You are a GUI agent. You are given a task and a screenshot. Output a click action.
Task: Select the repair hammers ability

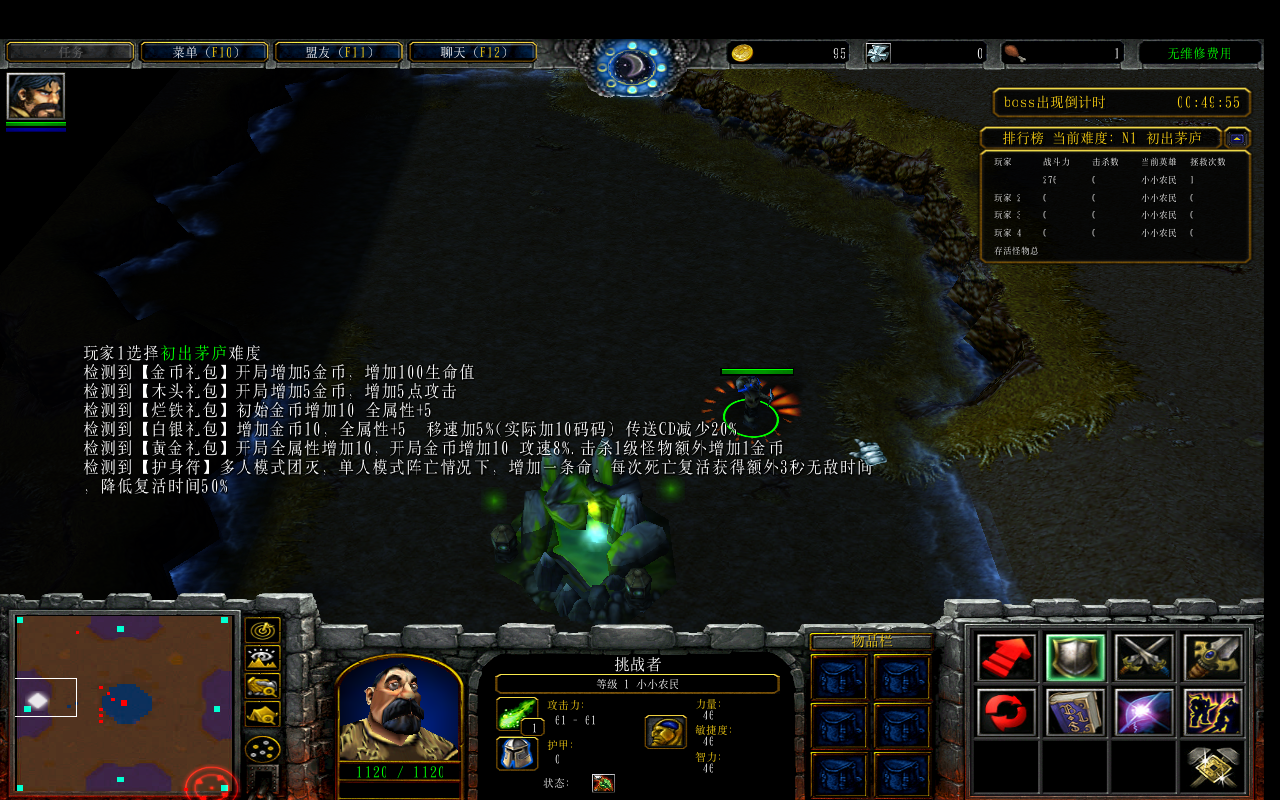coord(1212,765)
